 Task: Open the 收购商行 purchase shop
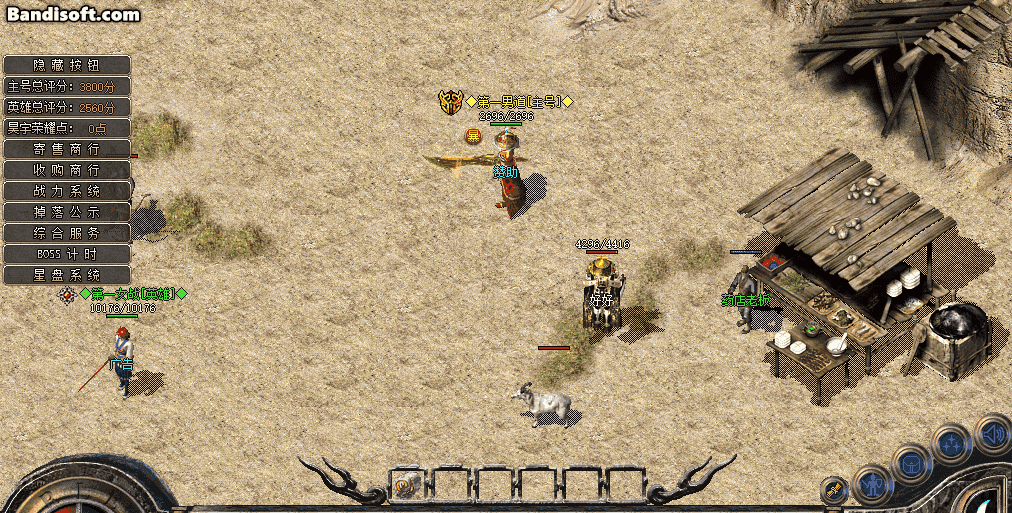pyautogui.click(x=67, y=169)
